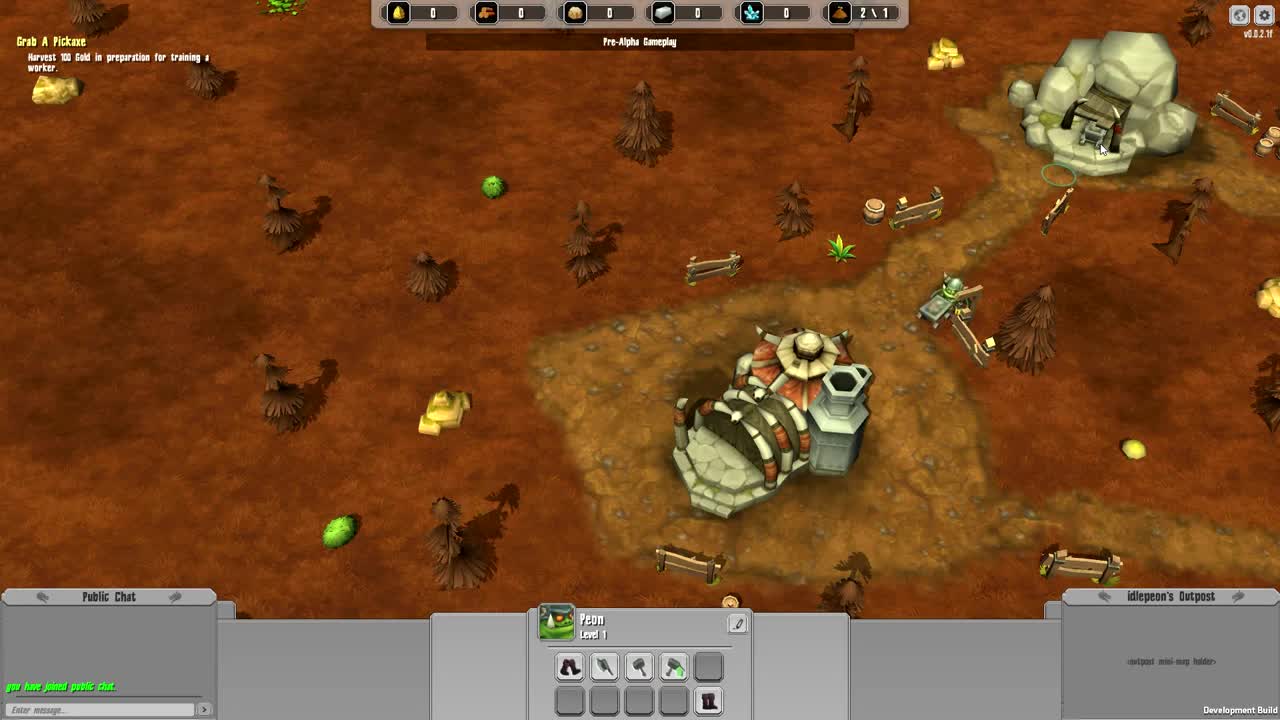Image resolution: width=1280 pixels, height=720 pixels.
Task: Select the crystal resource icon
Action: point(750,14)
